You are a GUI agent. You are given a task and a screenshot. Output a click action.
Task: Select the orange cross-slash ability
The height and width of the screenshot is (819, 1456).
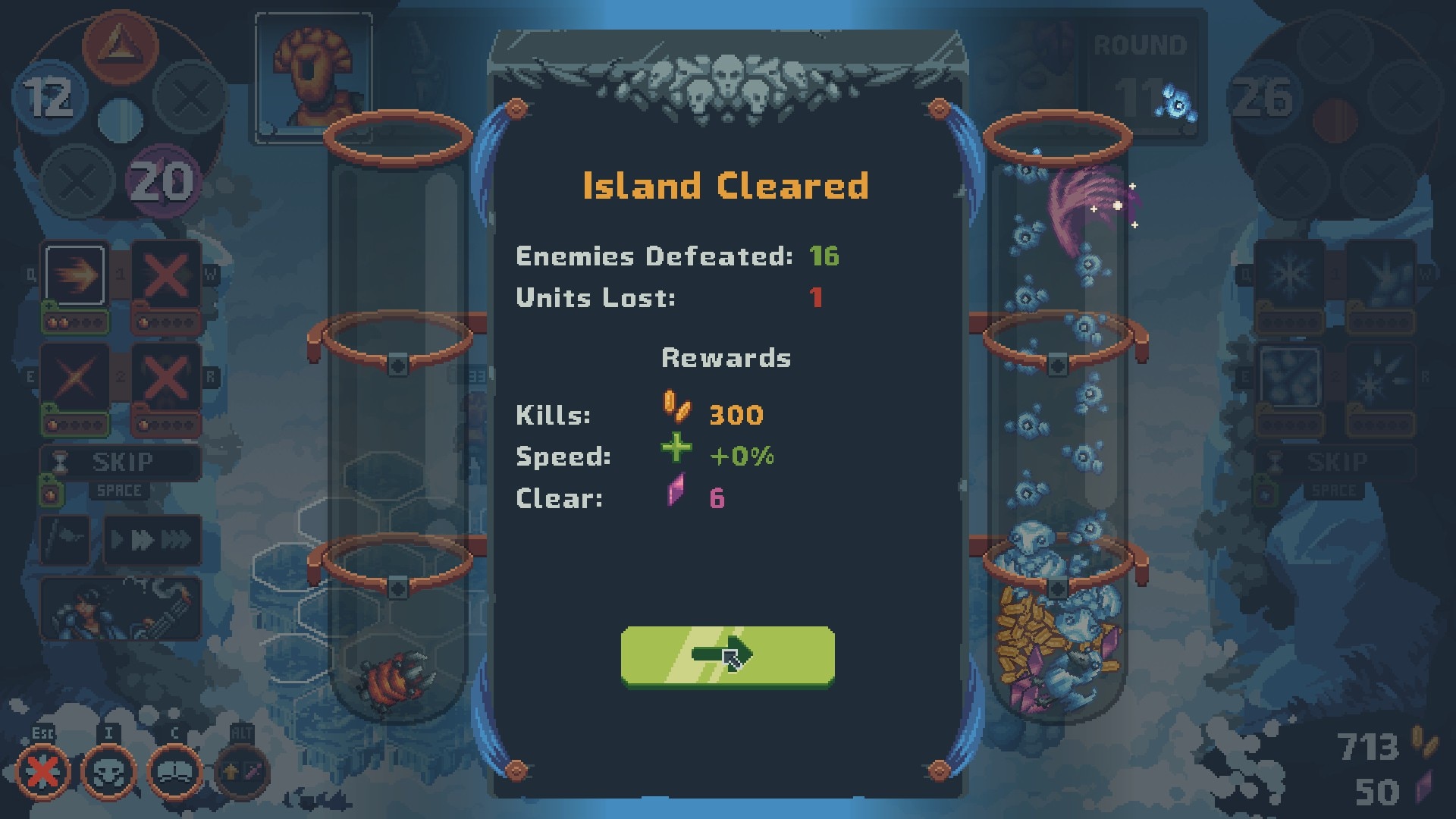[x=75, y=377]
